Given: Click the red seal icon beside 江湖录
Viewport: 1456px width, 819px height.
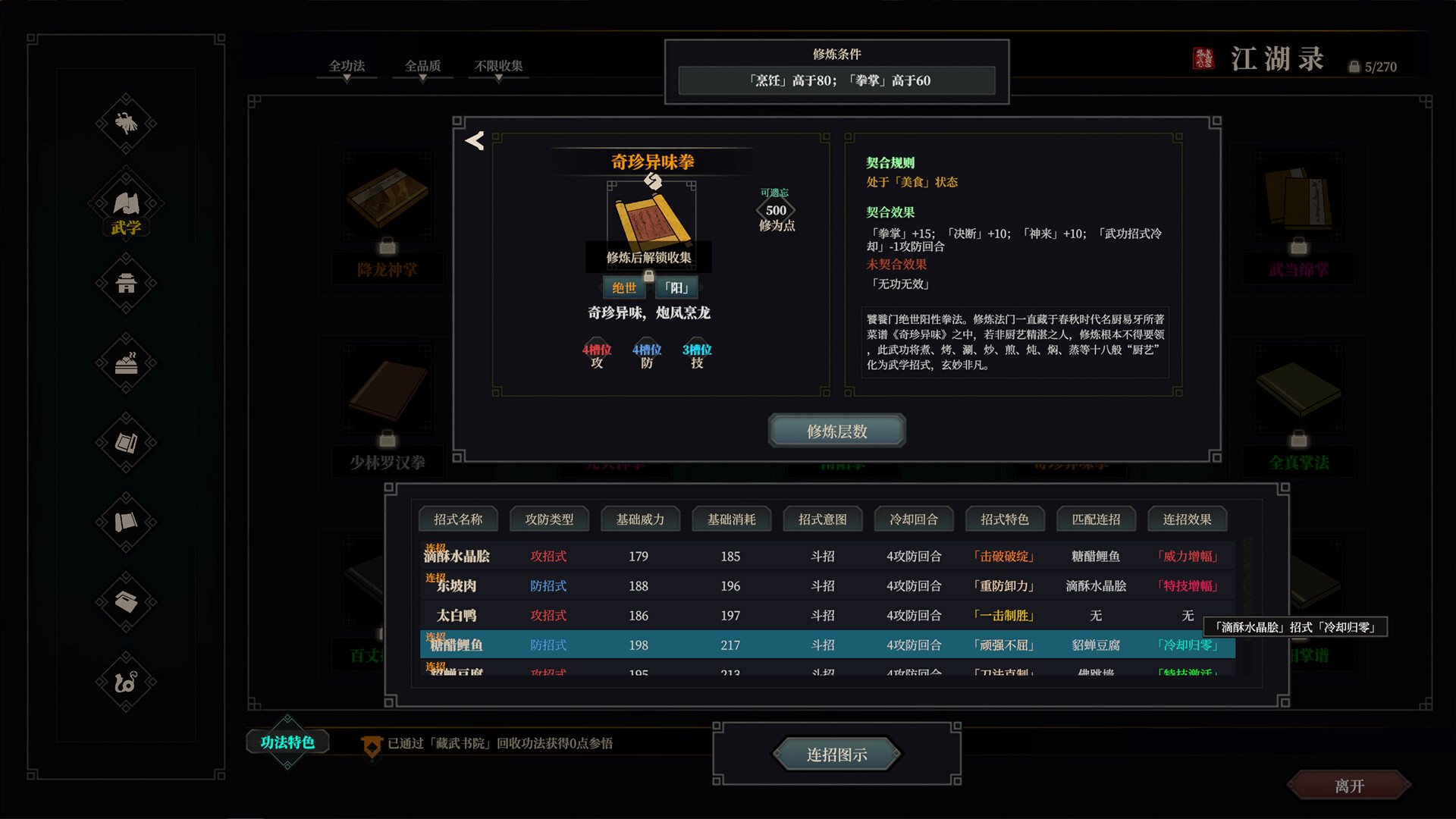Looking at the screenshot, I should [1204, 56].
